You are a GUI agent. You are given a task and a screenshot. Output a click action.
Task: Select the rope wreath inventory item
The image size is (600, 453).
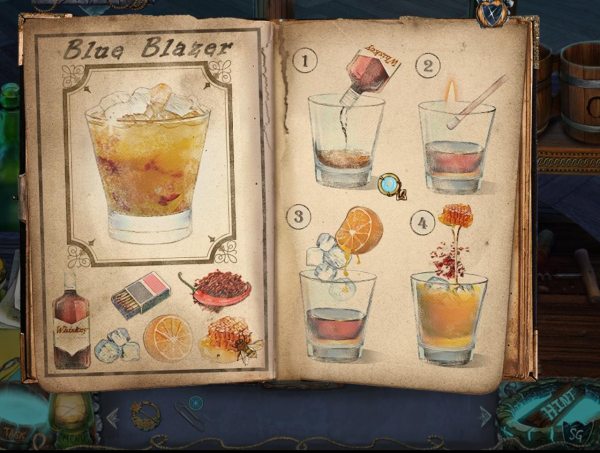(x=145, y=413)
